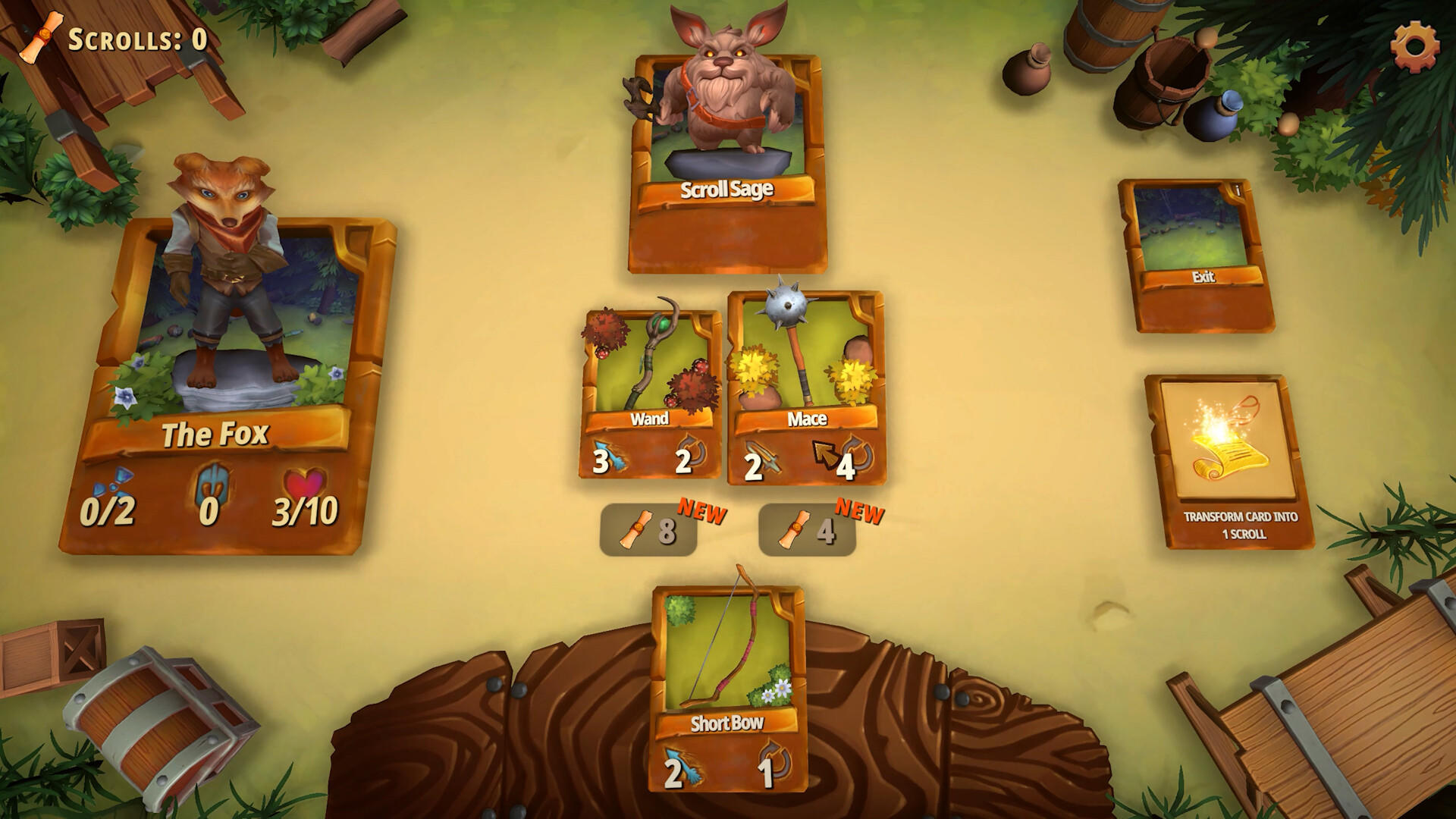Sell the Wand for 8 scrolls
This screenshot has width=1456, height=819.
[649, 525]
